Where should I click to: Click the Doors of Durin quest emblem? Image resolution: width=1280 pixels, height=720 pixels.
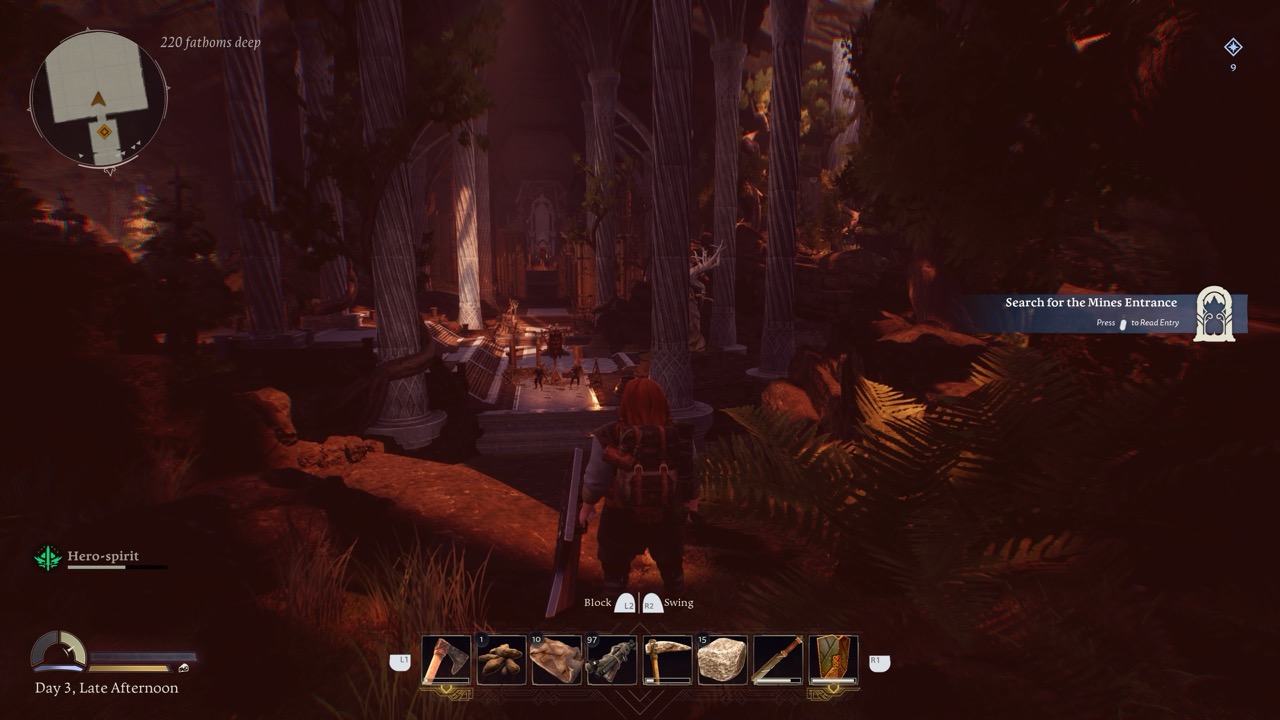[1214, 314]
